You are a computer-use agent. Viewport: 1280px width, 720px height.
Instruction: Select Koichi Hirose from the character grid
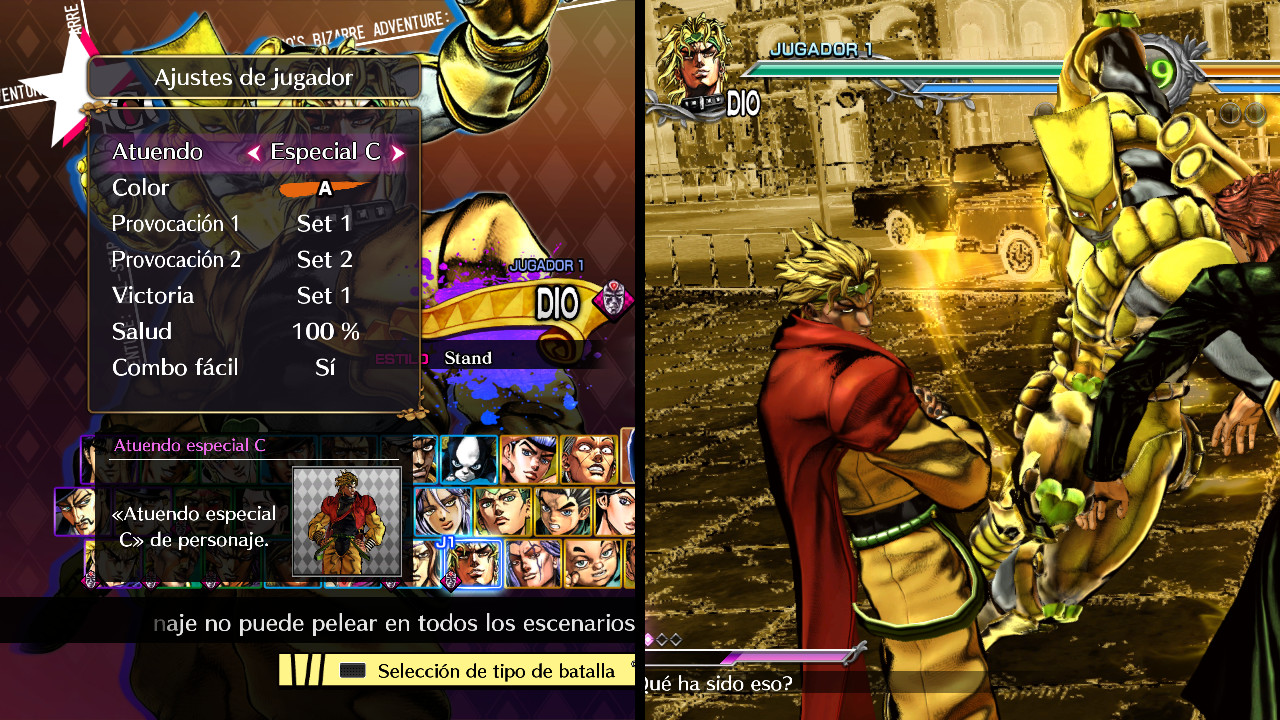[565, 510]
